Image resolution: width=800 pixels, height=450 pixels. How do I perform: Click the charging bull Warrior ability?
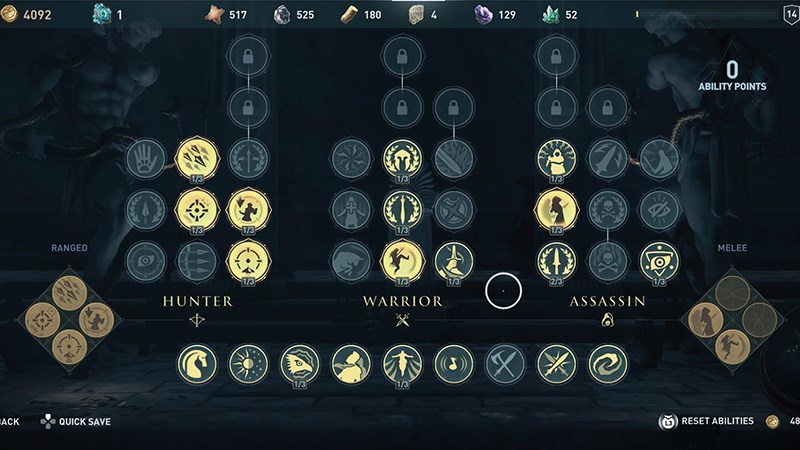pyautogui.click(x=351, y=261)
